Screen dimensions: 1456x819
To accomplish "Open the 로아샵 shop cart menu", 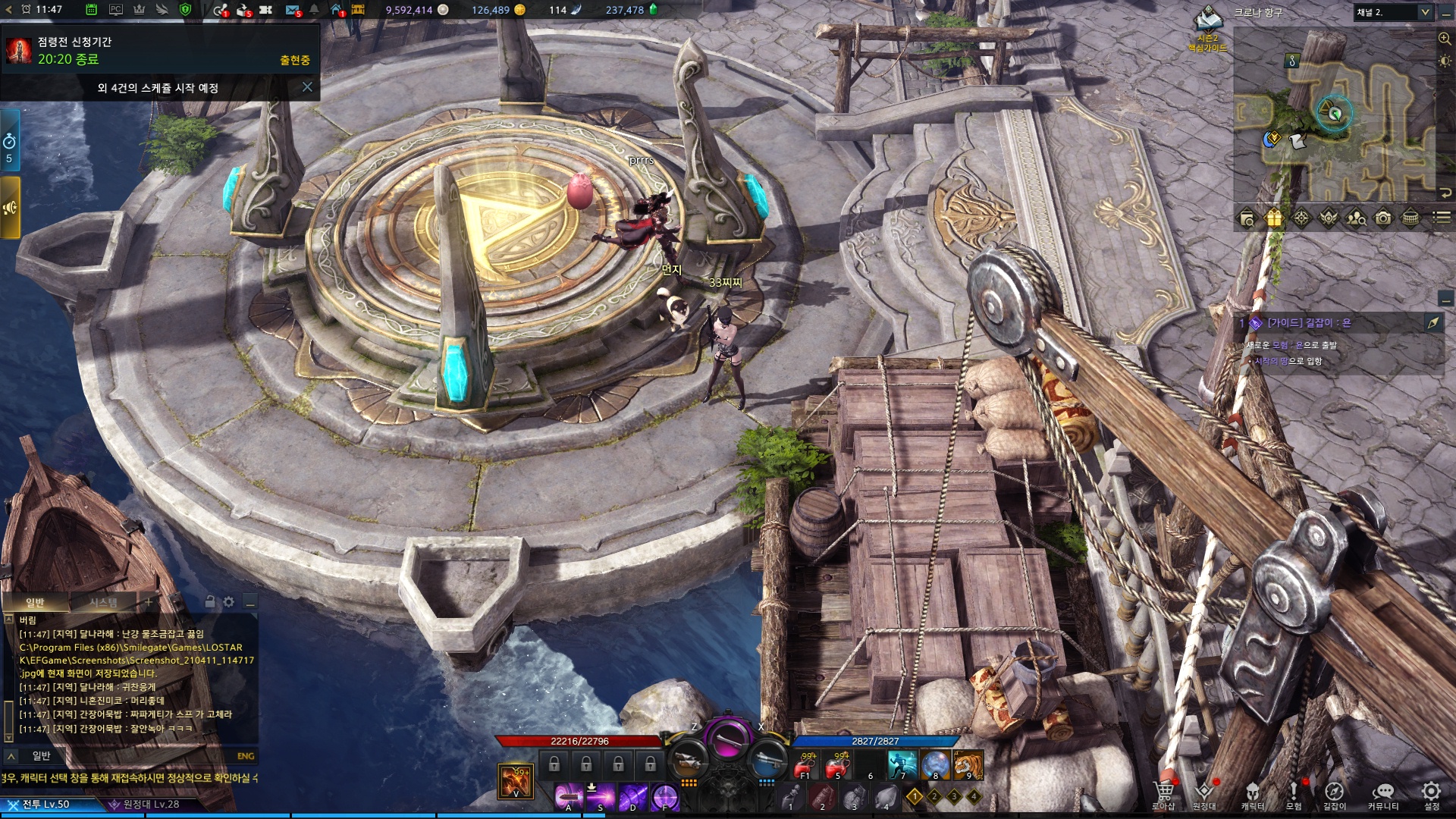I will click(x=1163, y=795).
